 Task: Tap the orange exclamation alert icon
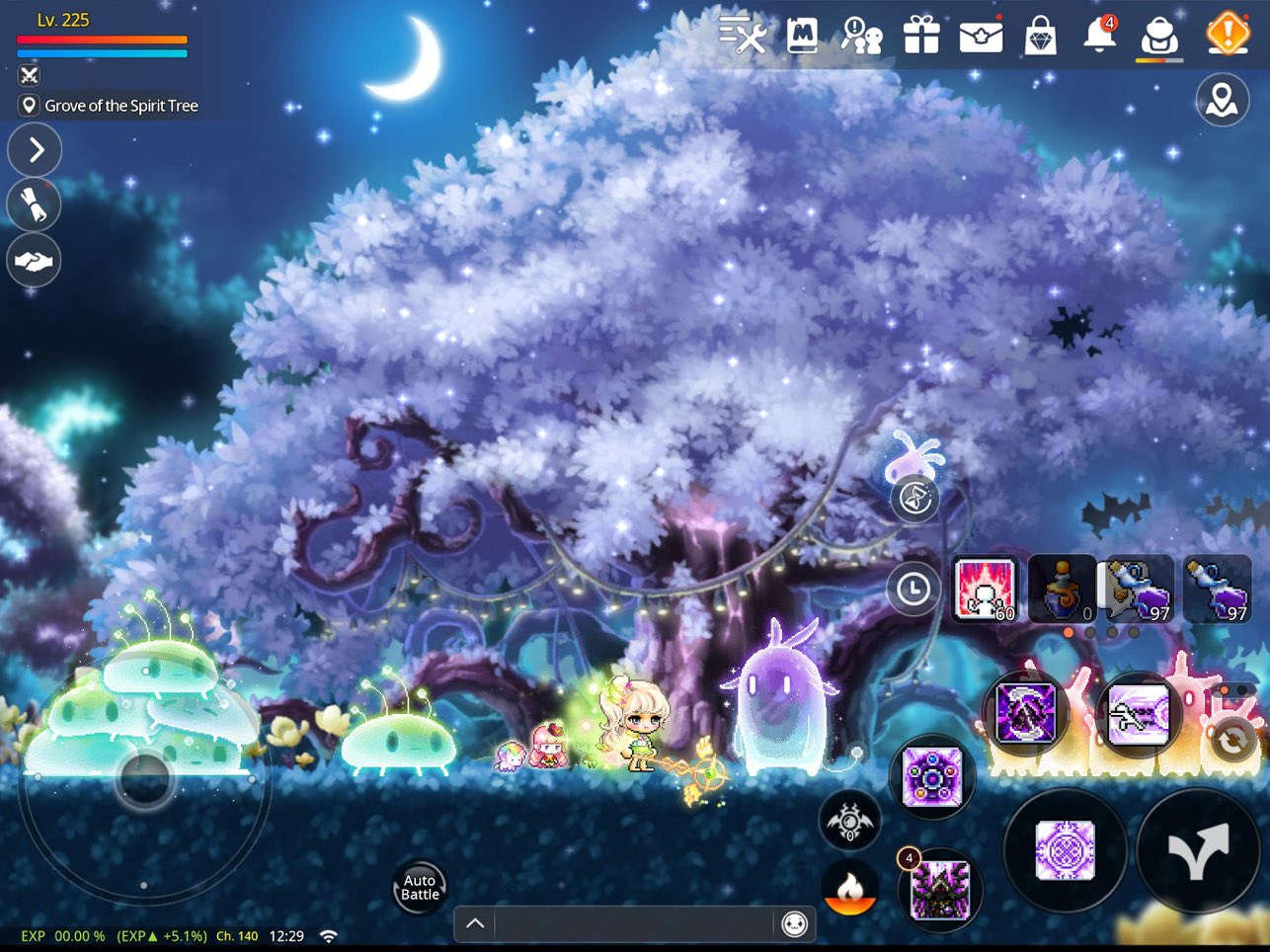[x=1228, y=34]
